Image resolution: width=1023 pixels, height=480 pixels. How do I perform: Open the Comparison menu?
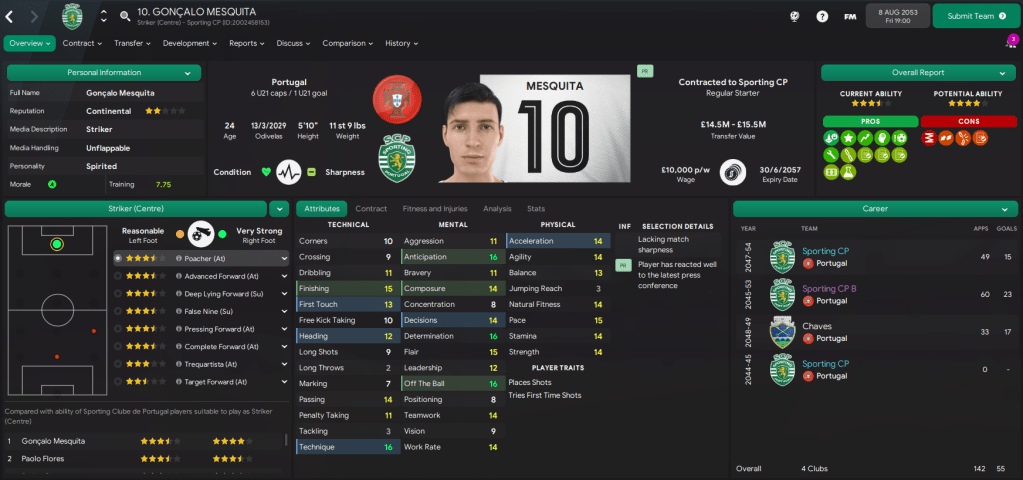click(347, 43)
